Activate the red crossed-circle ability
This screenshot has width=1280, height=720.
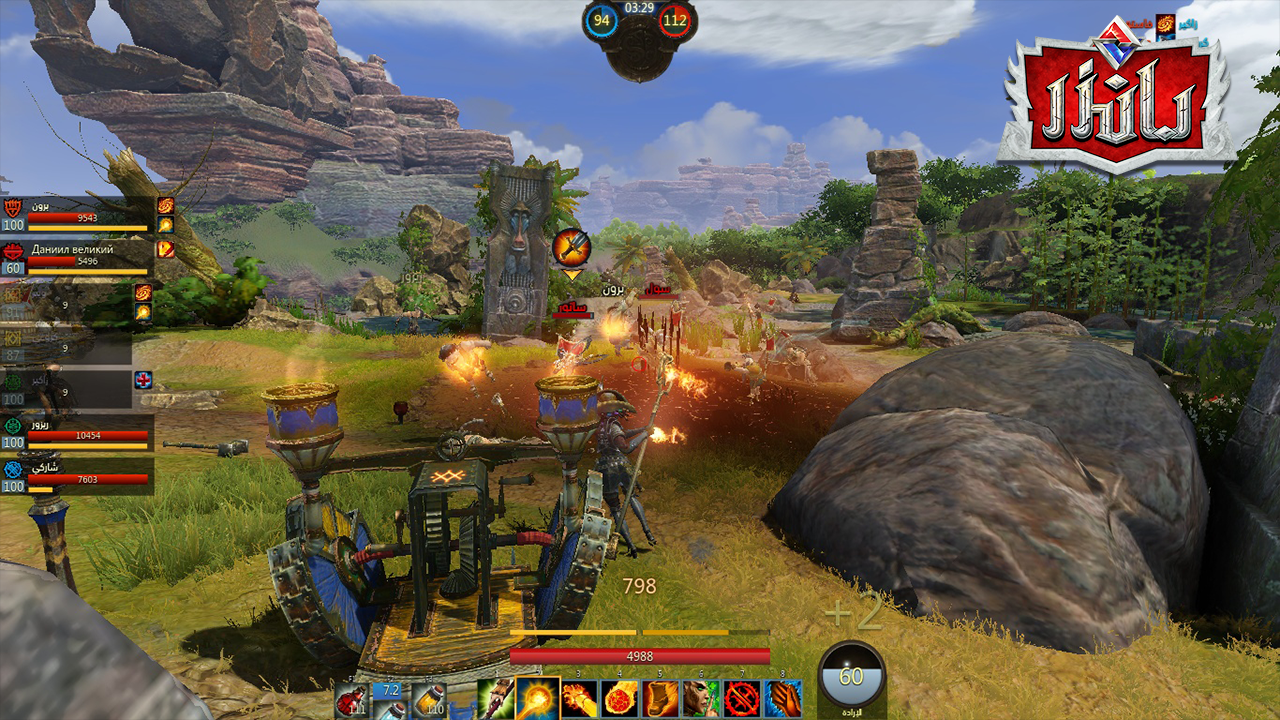[x=742, y=698]
